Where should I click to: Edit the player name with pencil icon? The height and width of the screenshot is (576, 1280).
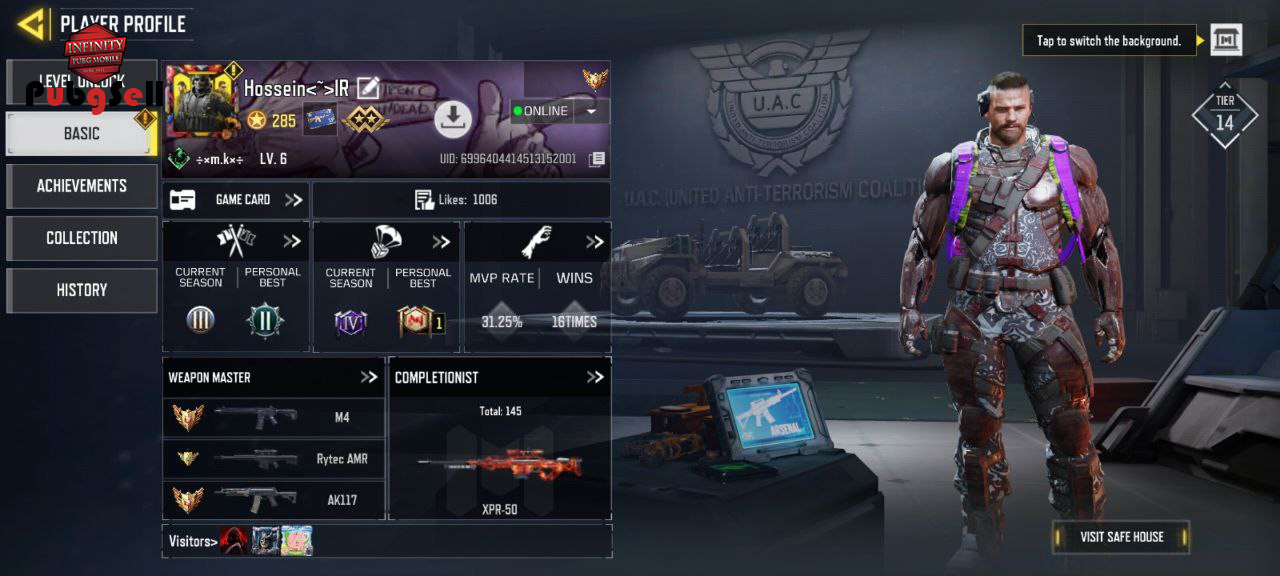pos(368,88)
